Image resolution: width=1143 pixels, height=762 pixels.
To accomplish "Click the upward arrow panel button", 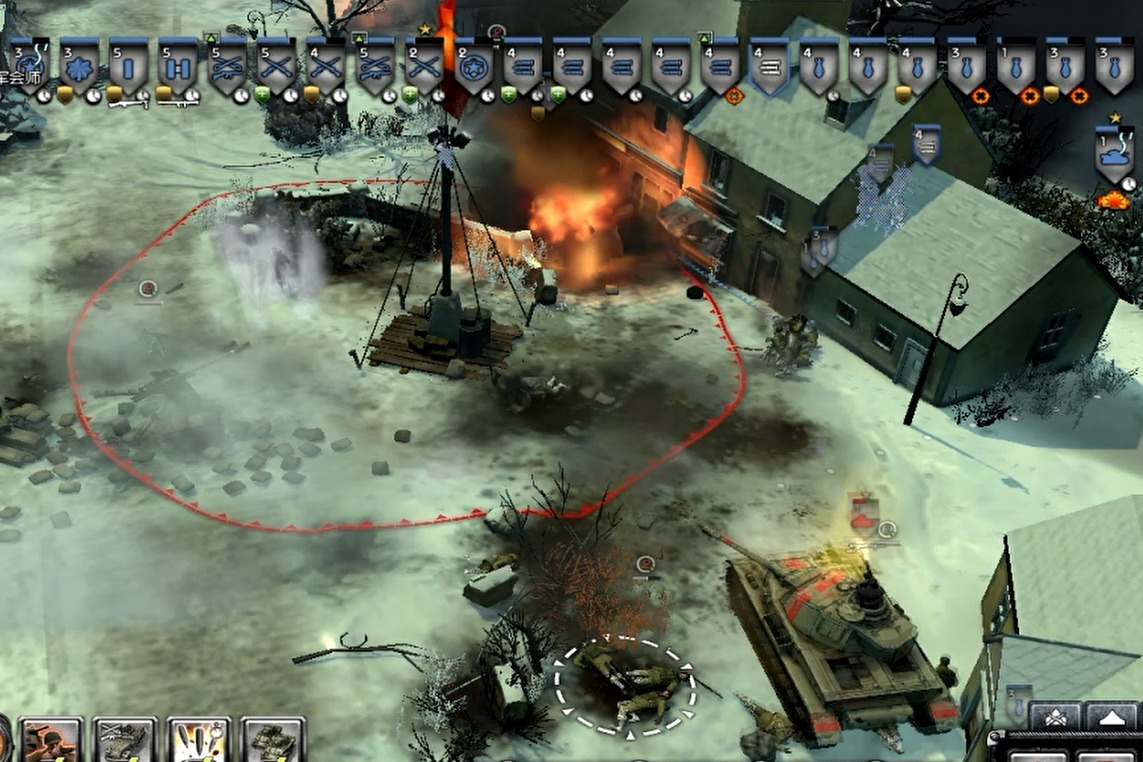I will (x=1111, y=716).
